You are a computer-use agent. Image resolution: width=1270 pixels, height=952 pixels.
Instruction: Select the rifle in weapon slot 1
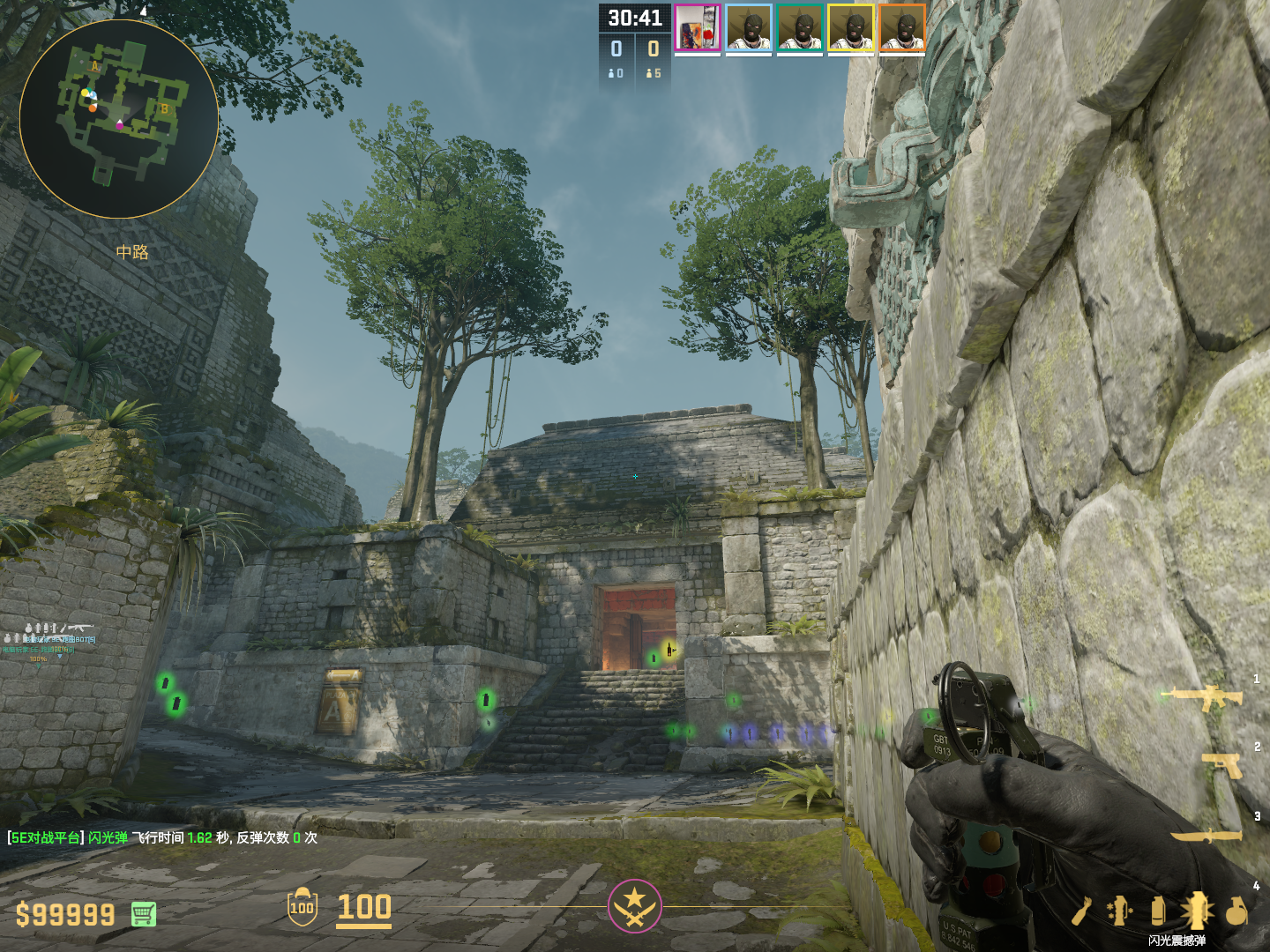coord(1204,697)
